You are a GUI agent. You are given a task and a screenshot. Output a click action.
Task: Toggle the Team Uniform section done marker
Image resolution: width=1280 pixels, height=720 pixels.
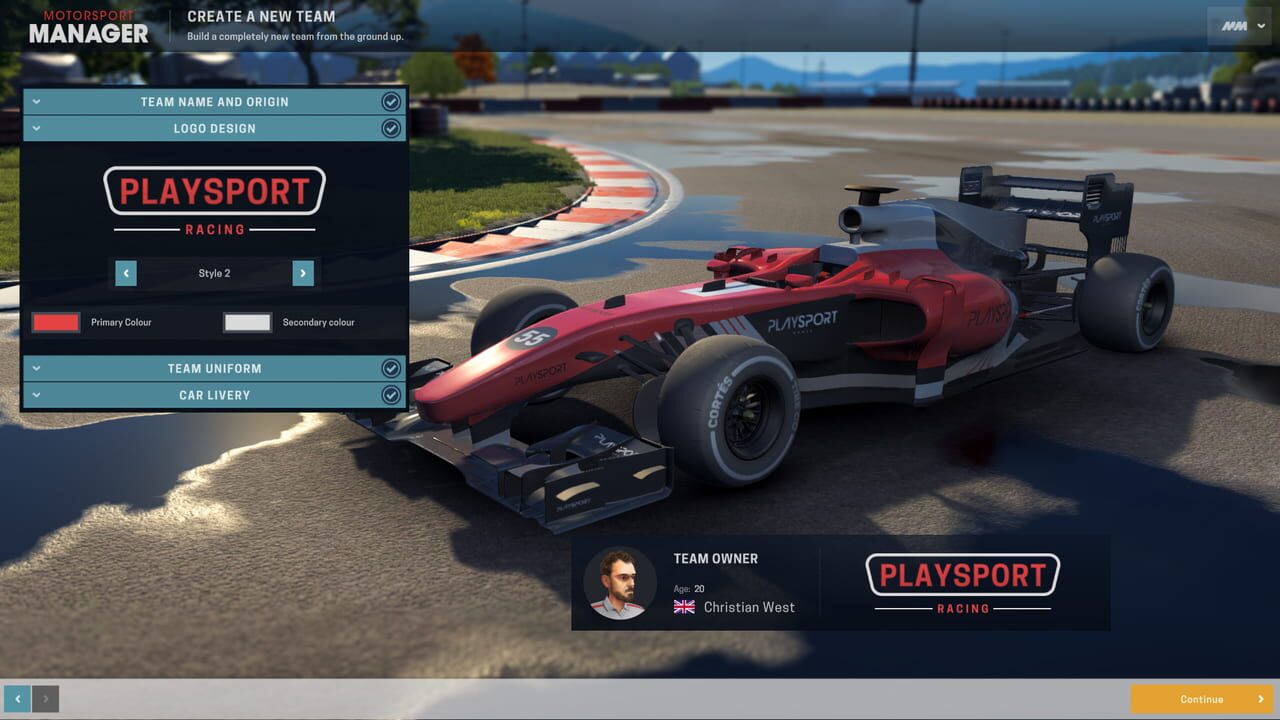pyautogui.click(x=391, y=368)
